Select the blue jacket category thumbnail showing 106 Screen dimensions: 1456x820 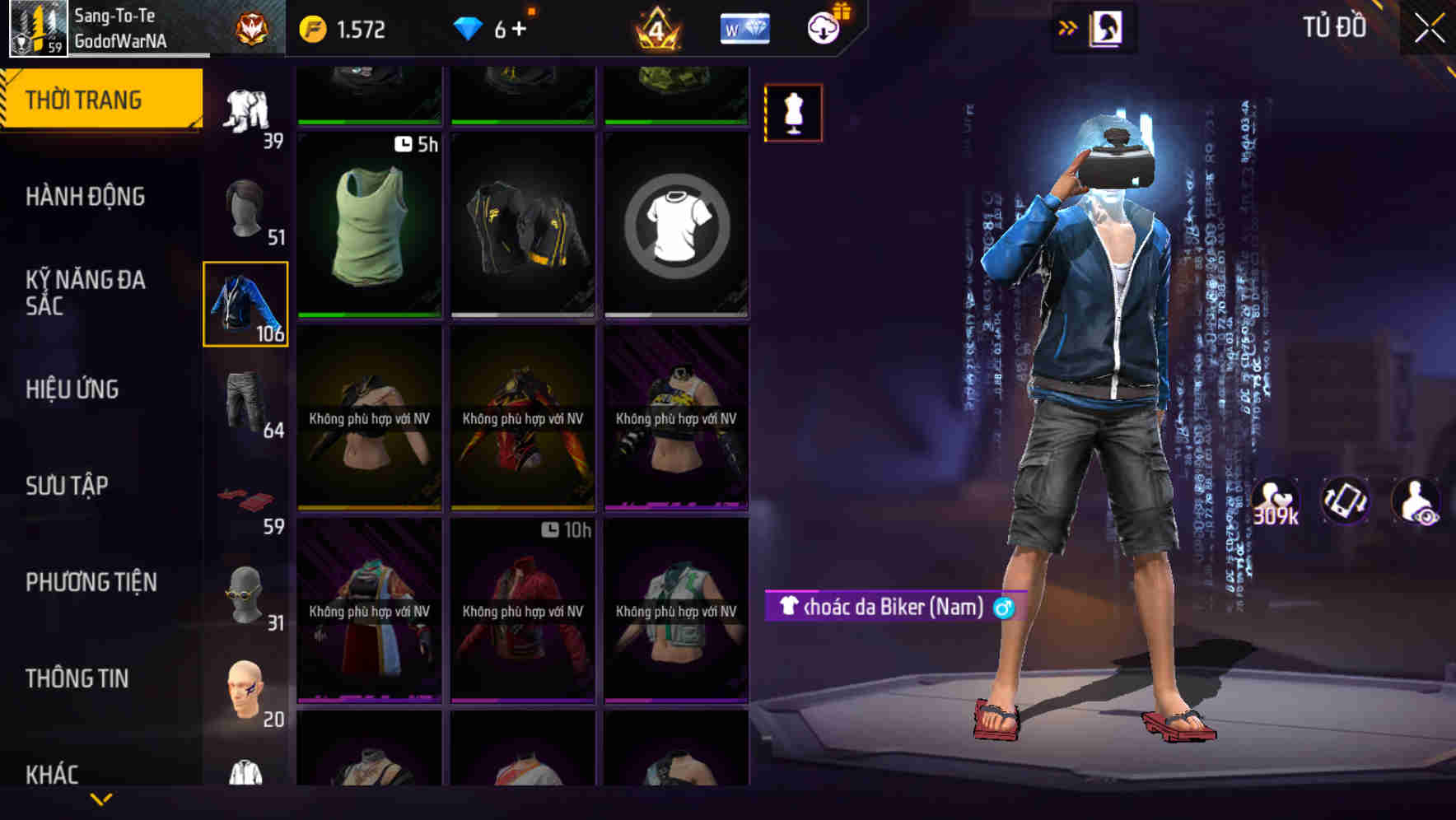(x=245, y=302)
